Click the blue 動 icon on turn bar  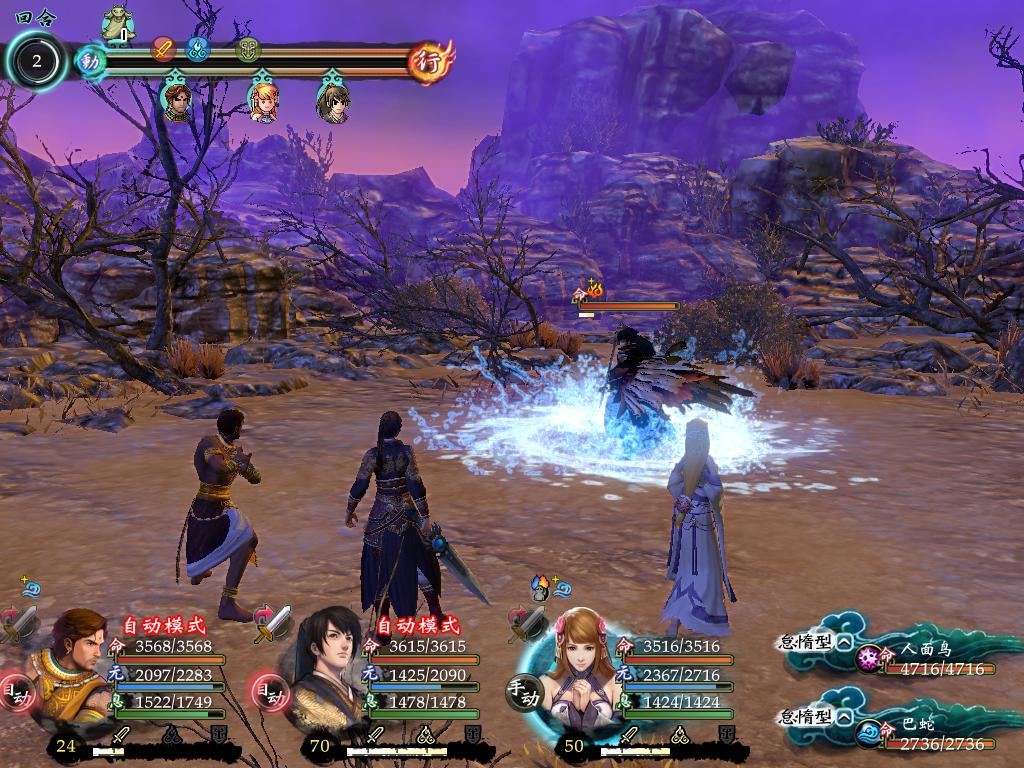(90, 62)
